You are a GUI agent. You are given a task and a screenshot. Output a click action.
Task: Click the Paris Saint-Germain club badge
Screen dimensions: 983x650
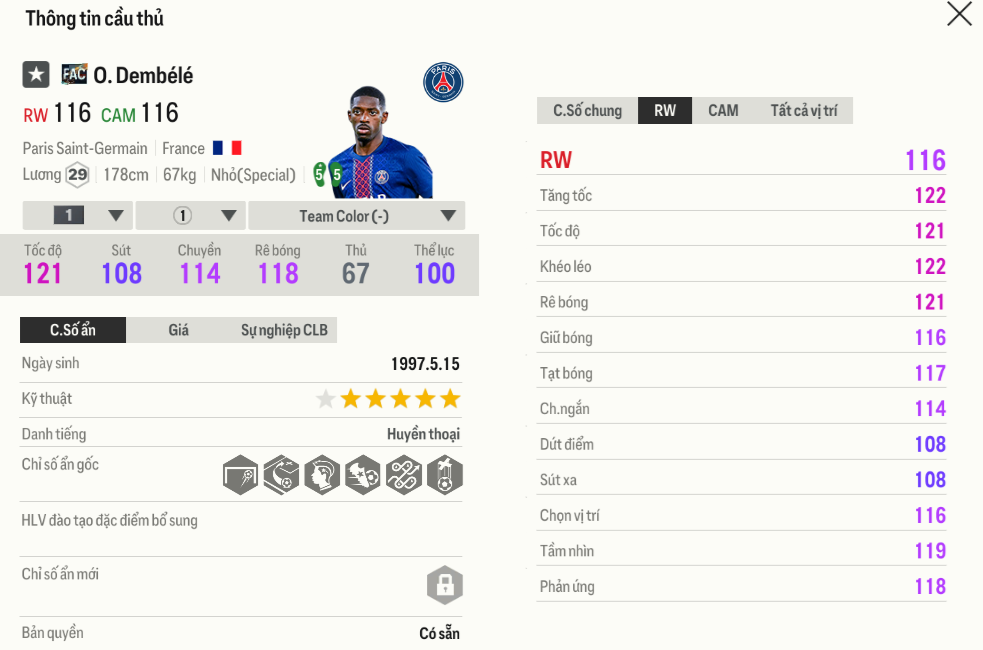[x=443, y=82]
